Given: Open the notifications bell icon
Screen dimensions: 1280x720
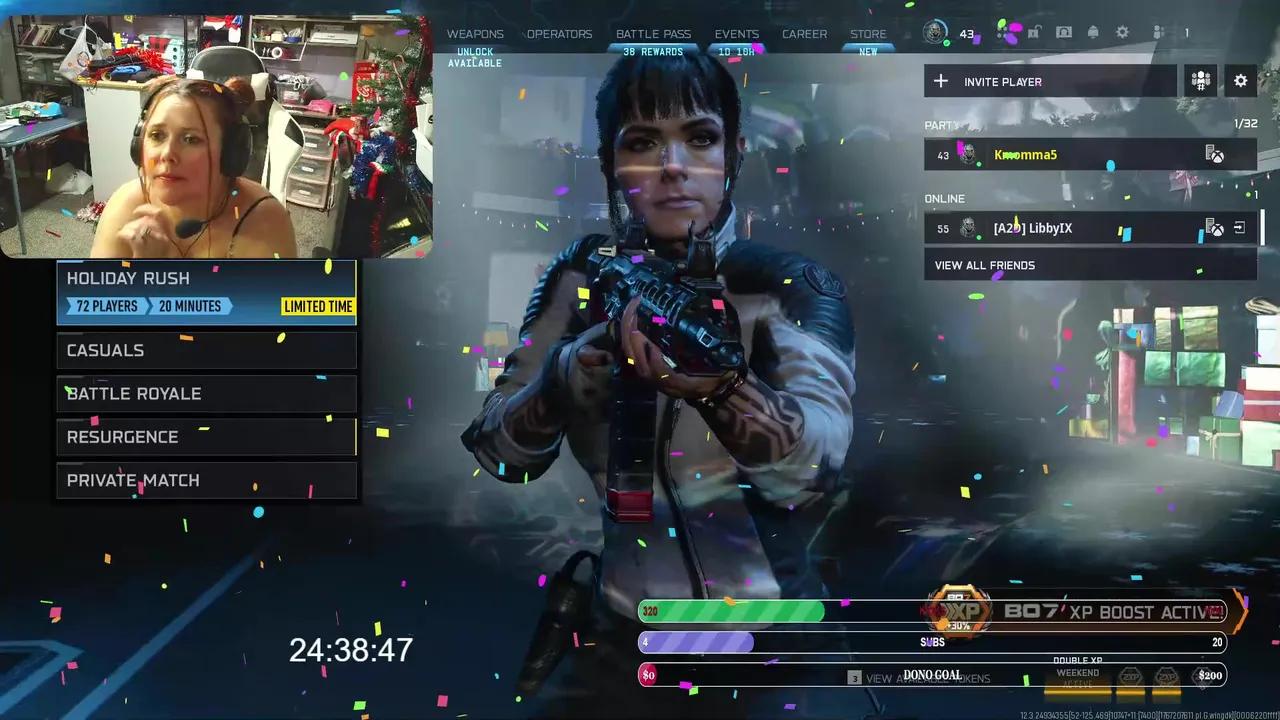Looking at the screenshot, I should pyautogui.click(x=1092, y=32).
